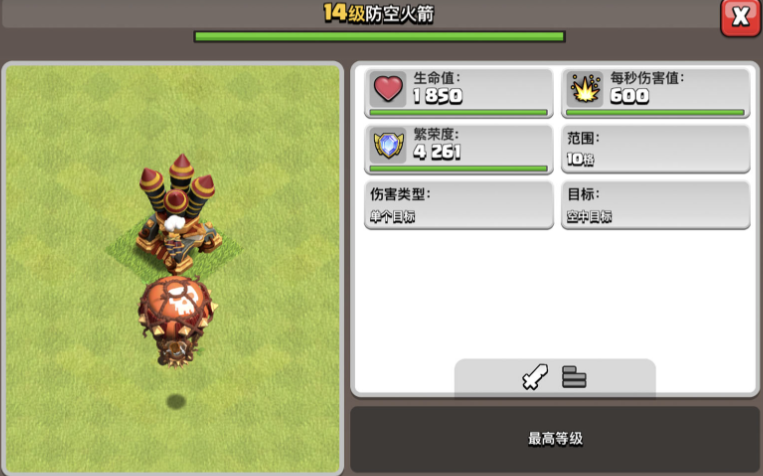Close the level 14 Air Defense info window
Screen dimensions: 763x476
740,17
